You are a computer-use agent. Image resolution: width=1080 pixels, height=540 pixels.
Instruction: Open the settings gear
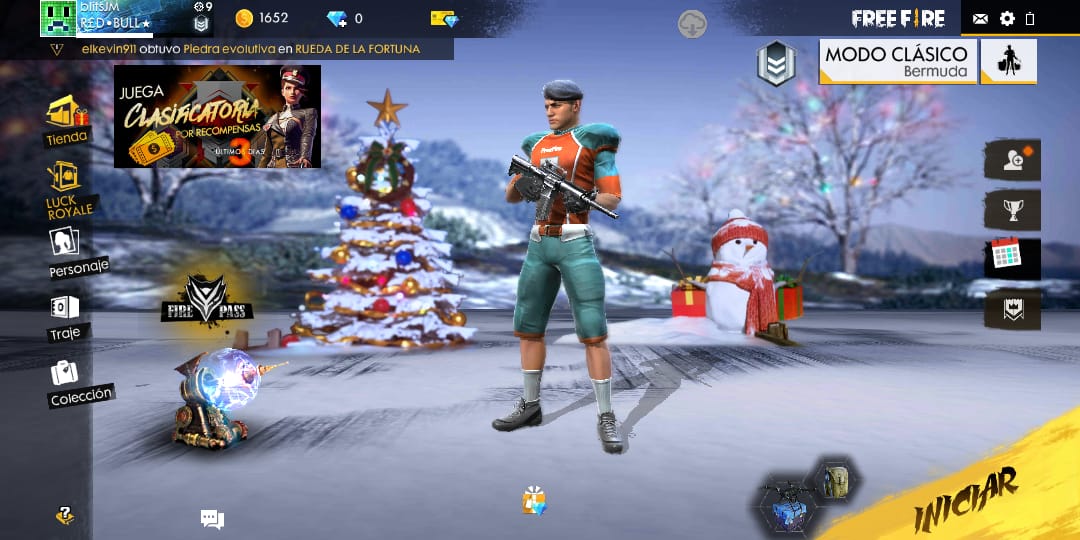1007,18
